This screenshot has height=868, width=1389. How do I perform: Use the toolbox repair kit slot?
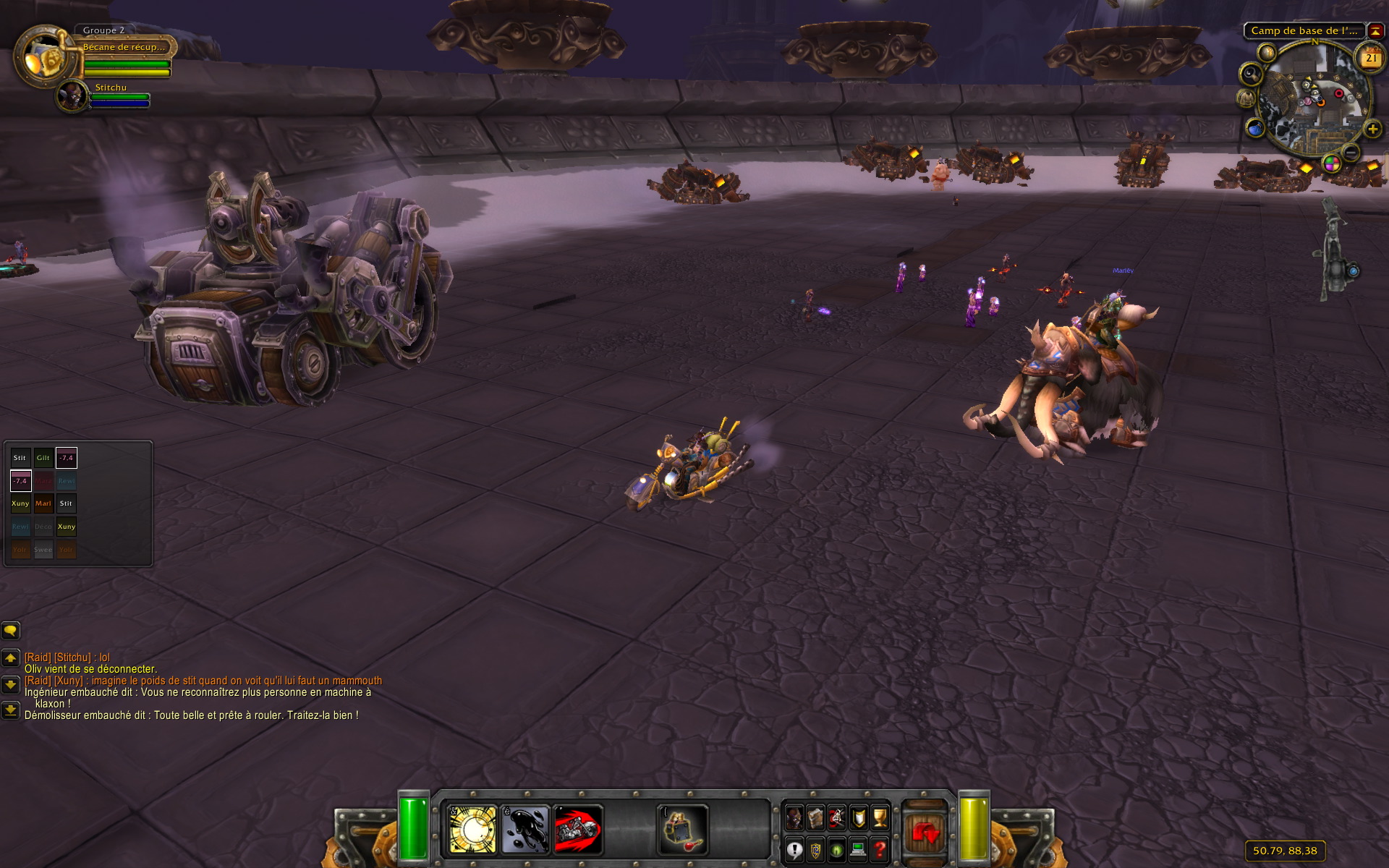click(682, 829)
